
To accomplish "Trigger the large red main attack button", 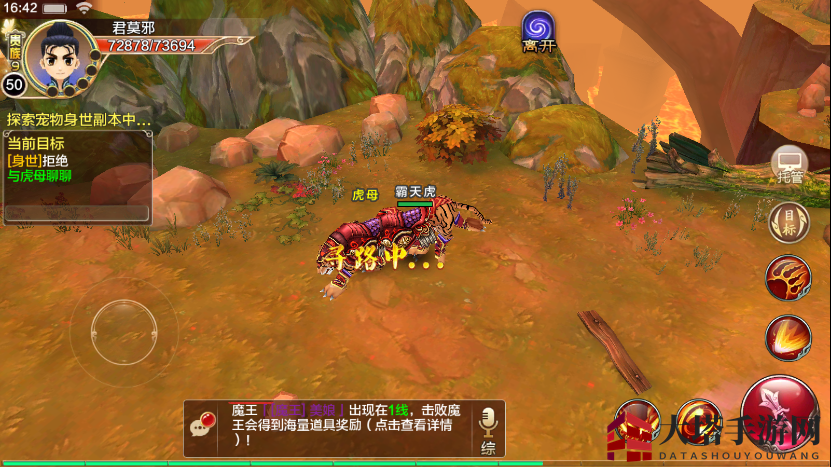I will tap(781, 413).
